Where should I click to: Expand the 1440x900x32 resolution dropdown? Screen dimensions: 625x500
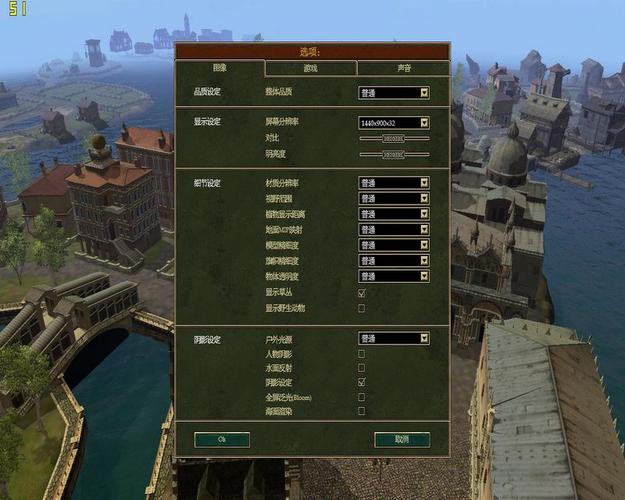(394, 123)
